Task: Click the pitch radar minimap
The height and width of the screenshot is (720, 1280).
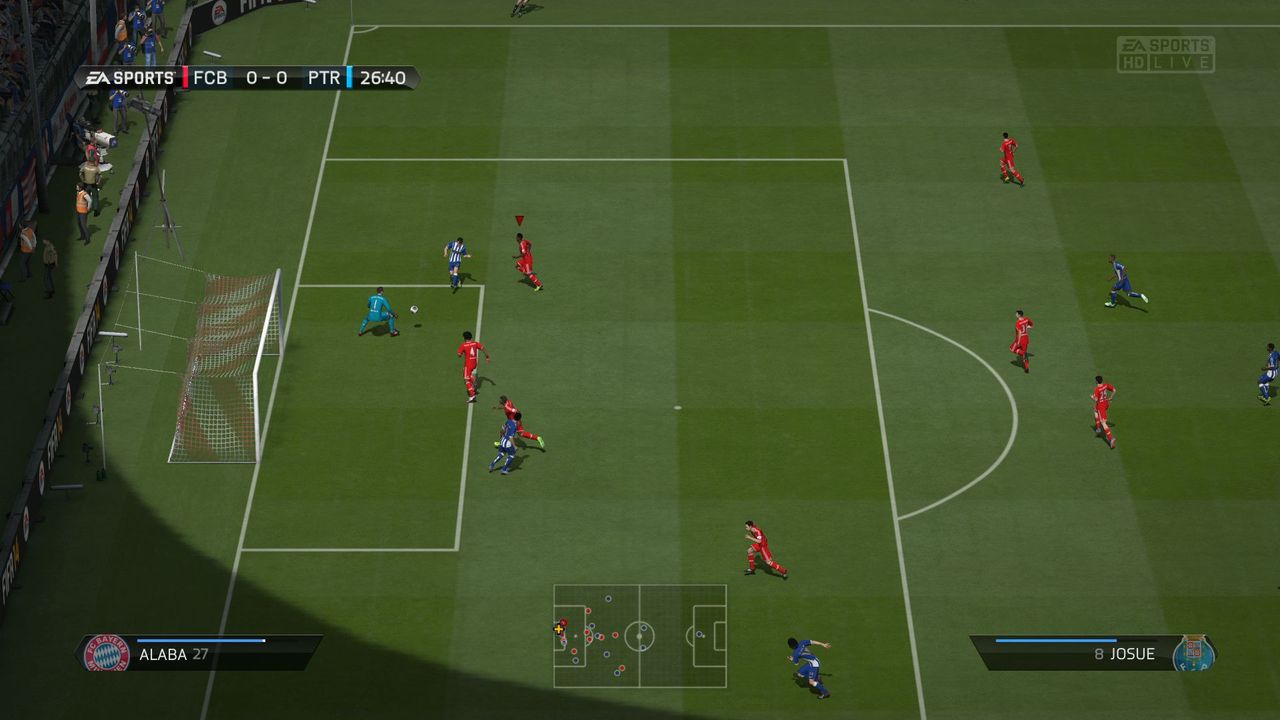Action: (640, 636)
